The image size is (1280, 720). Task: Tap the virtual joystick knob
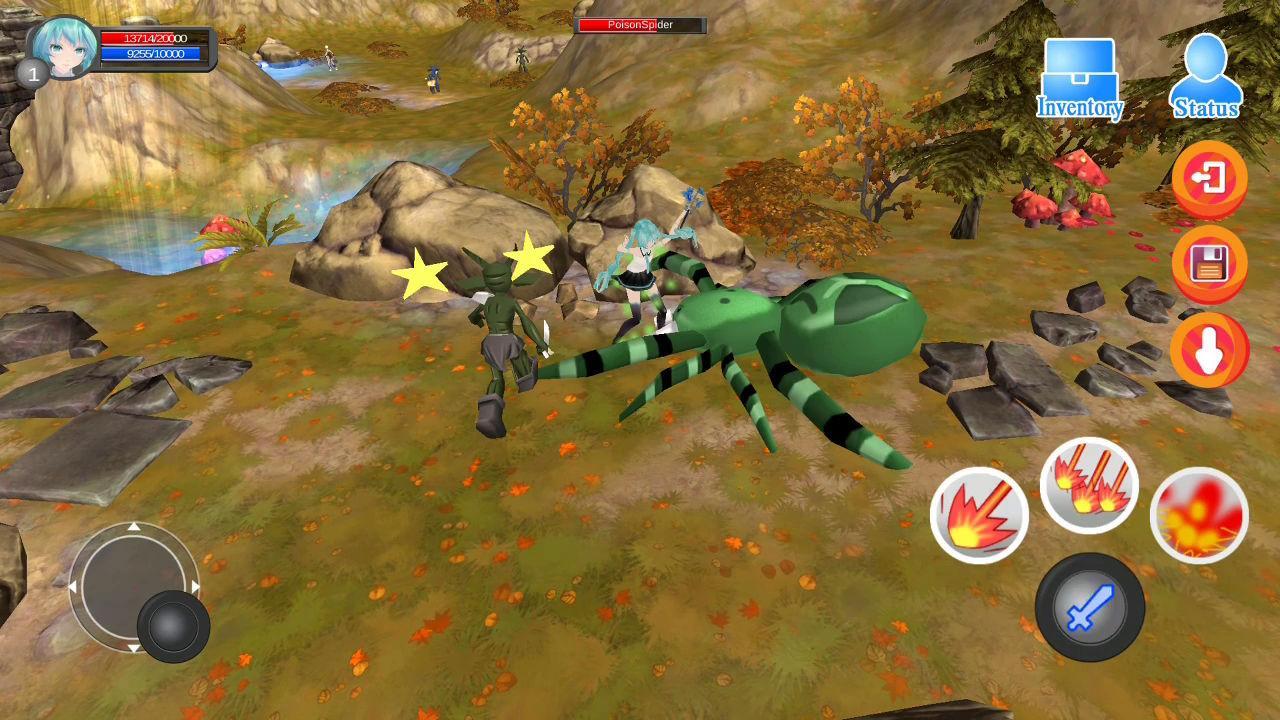[x=173, y=626]
